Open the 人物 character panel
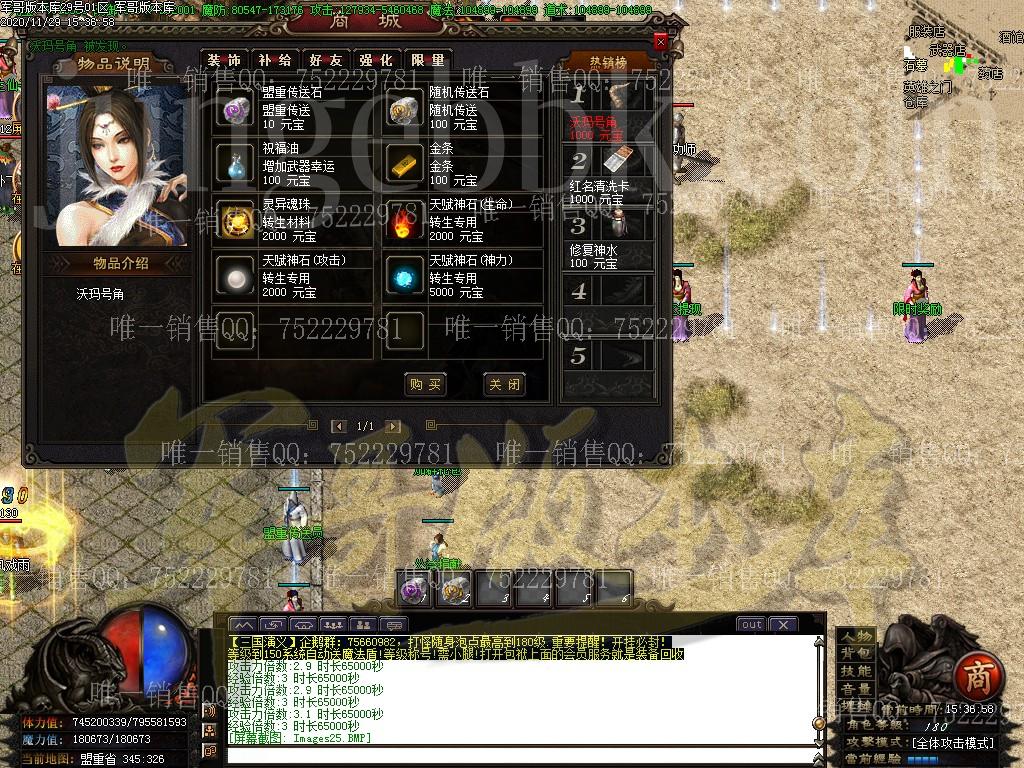Viewport: 1024px width, 768px height. click(855, 636)
